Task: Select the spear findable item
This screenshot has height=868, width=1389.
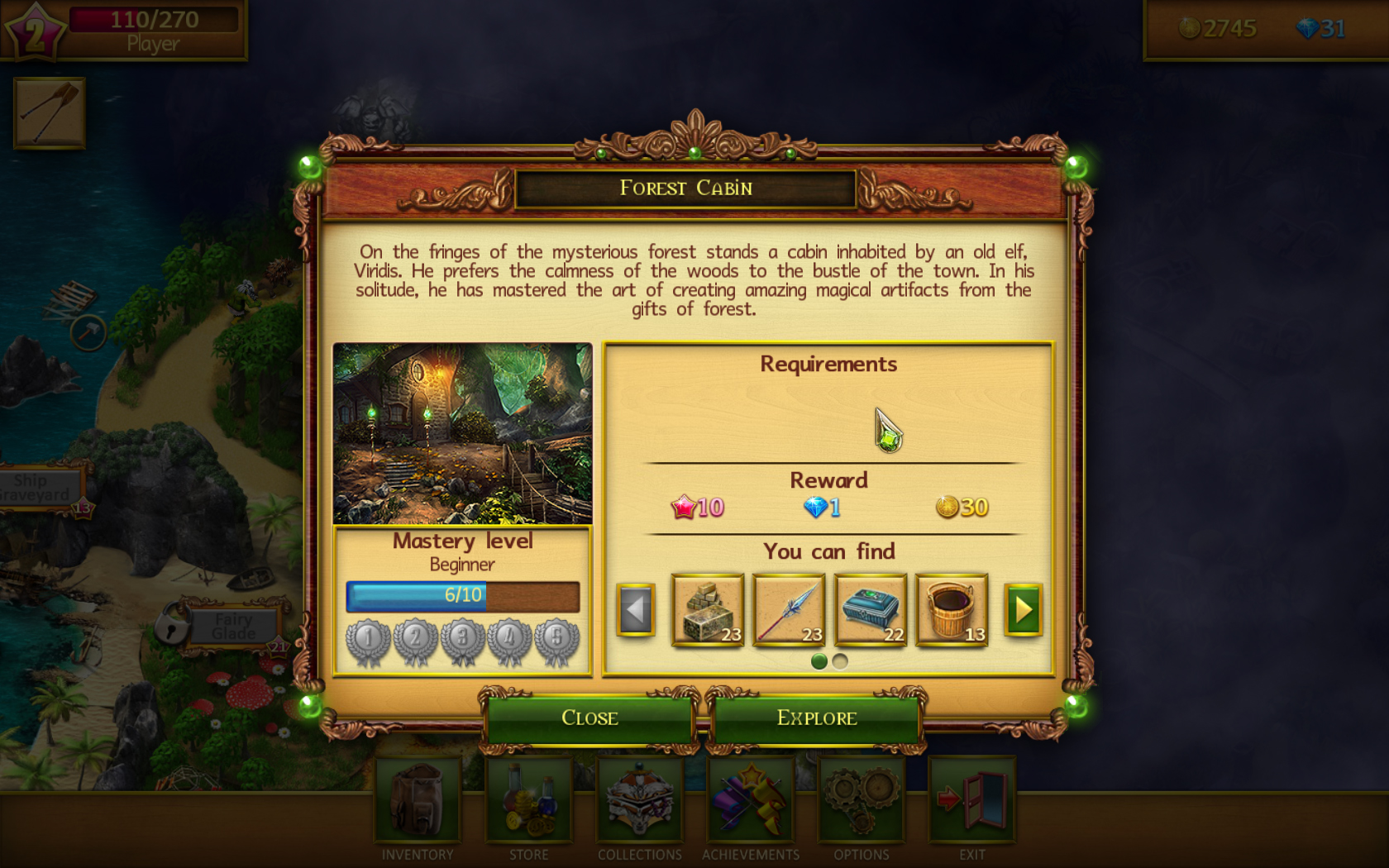Action: tap(789, 610)
